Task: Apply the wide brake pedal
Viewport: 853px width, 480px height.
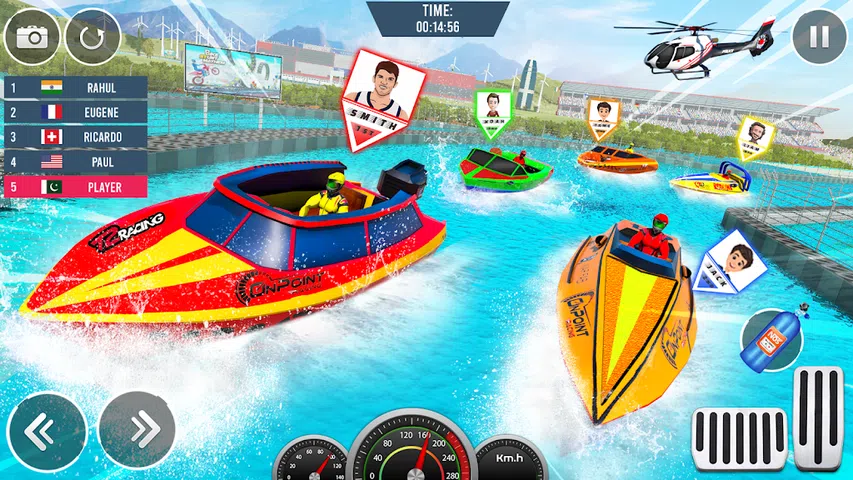Action: point(739,437)
